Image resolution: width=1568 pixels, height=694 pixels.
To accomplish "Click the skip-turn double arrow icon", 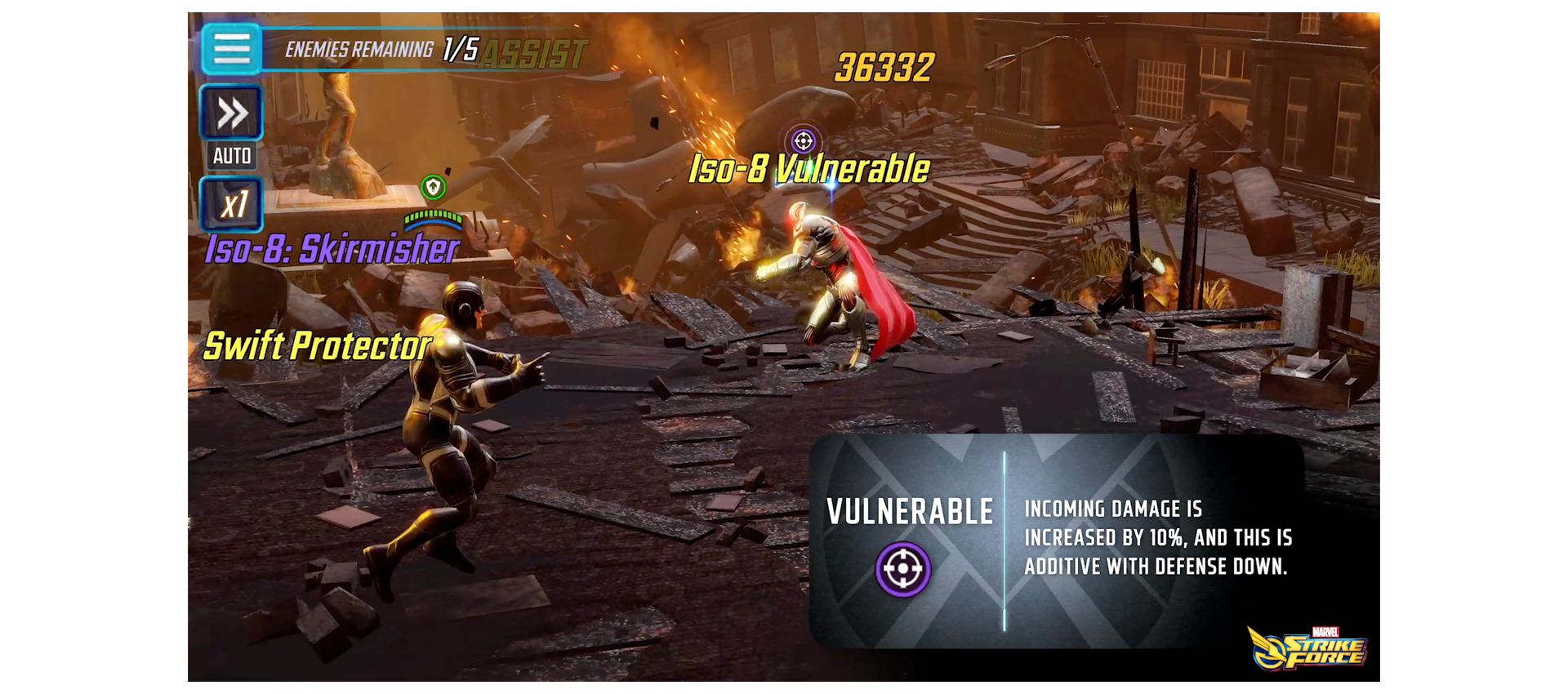I will click(x=231, y=112).
